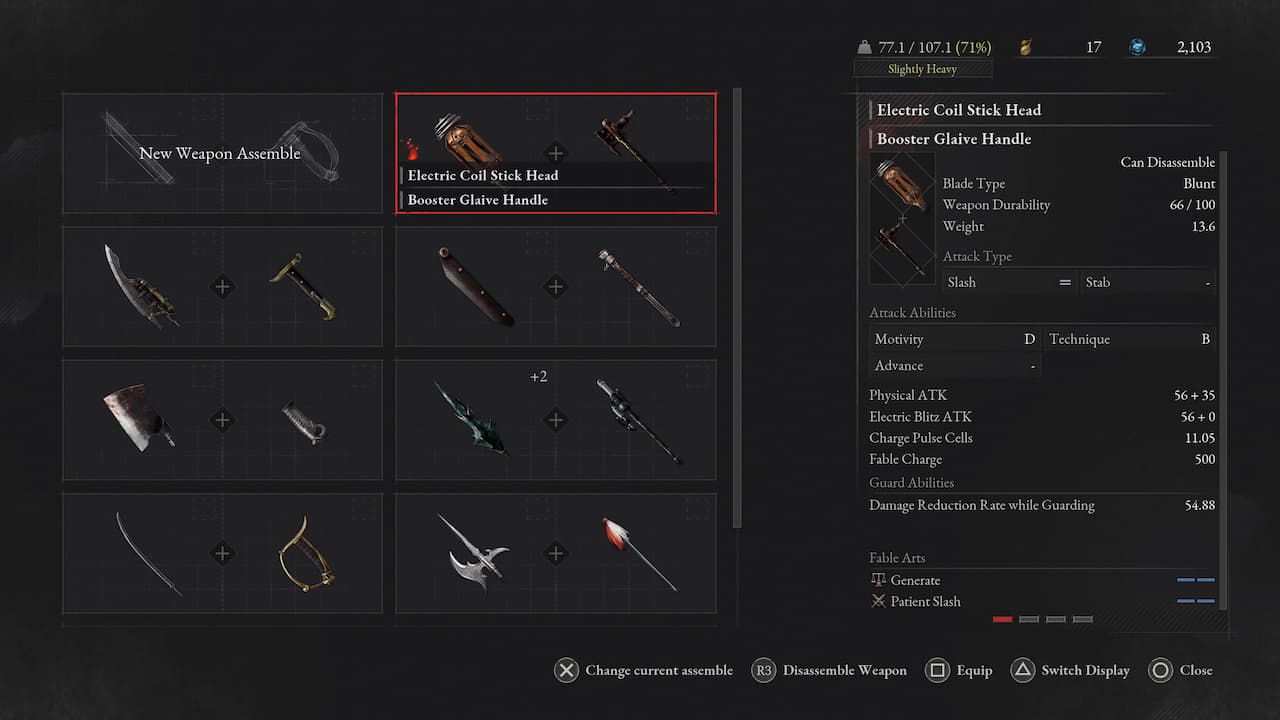Screen dimensions: 1280x720
Task: Equip the selected weapon
Action: (959, 670)
